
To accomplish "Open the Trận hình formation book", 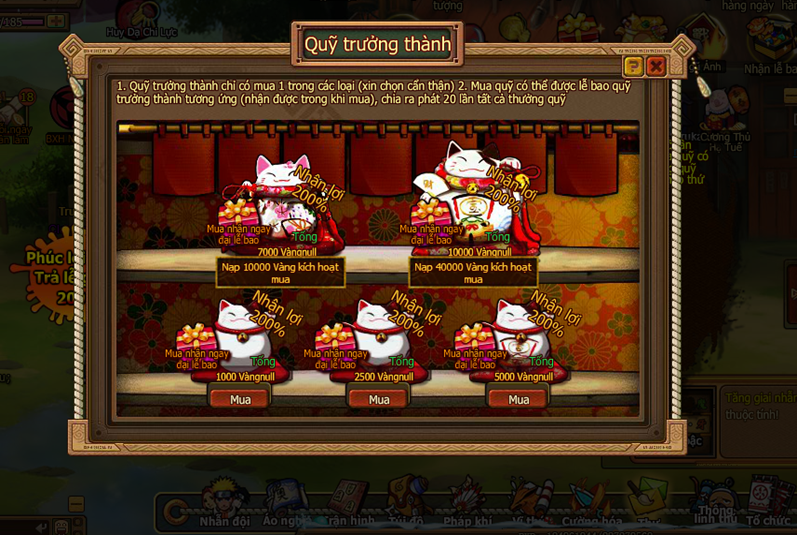I will tap(349, 502).
